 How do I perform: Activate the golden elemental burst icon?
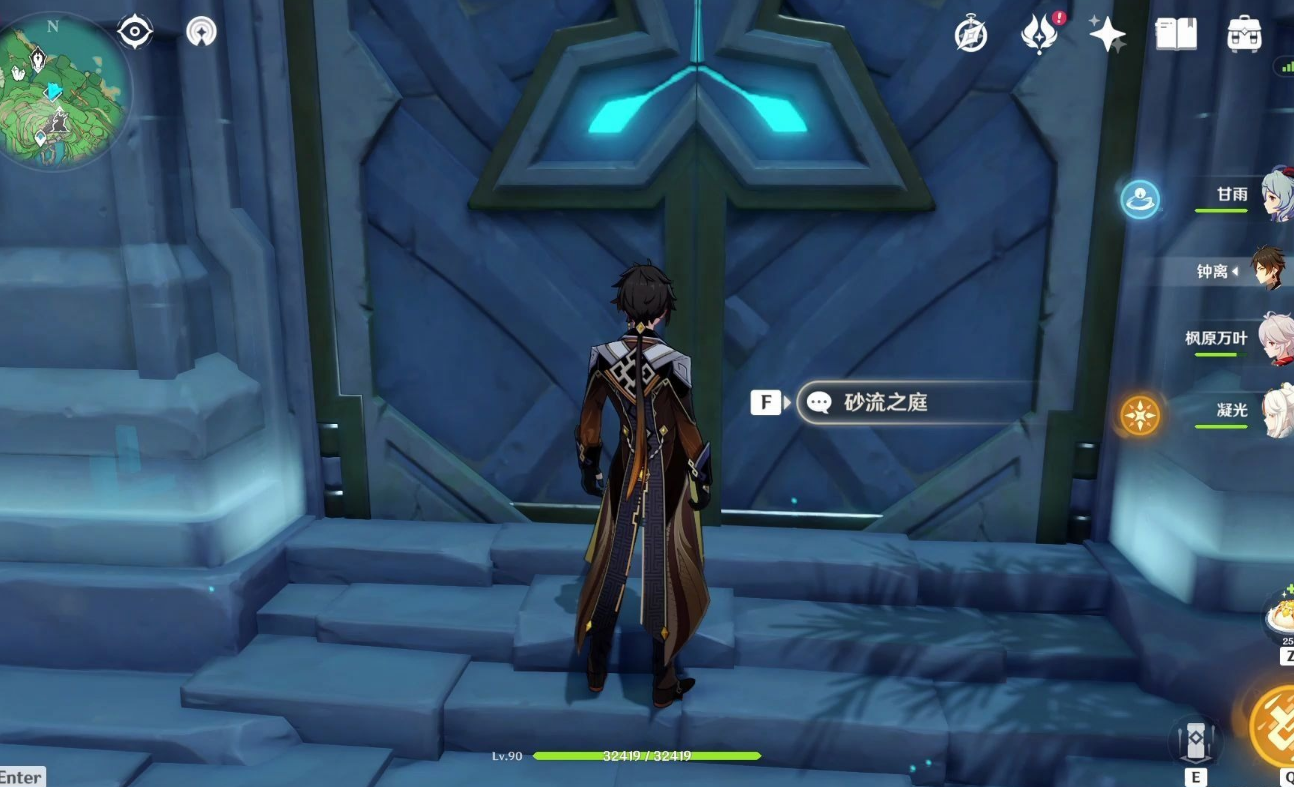1275,726
